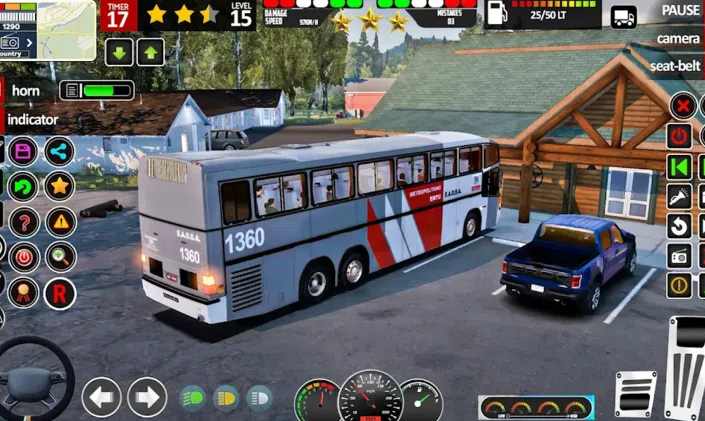Pause the game
This screenshot has width=705, height=421.
point(680,11)
